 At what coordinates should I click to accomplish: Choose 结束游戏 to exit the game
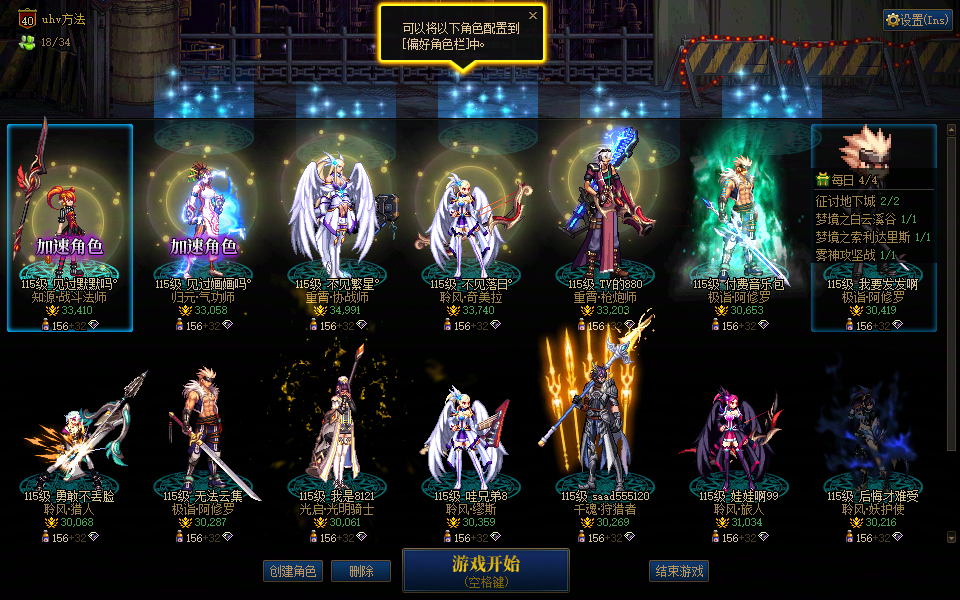pyautogui.click(x=679, y=571)
